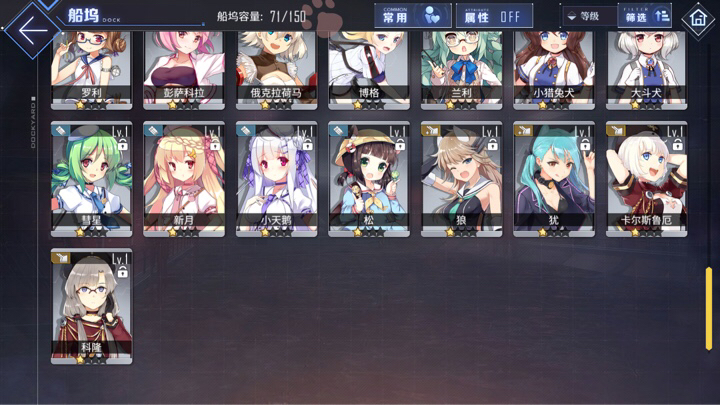
Task: Choose the ship card 狼
Action: 462,178
